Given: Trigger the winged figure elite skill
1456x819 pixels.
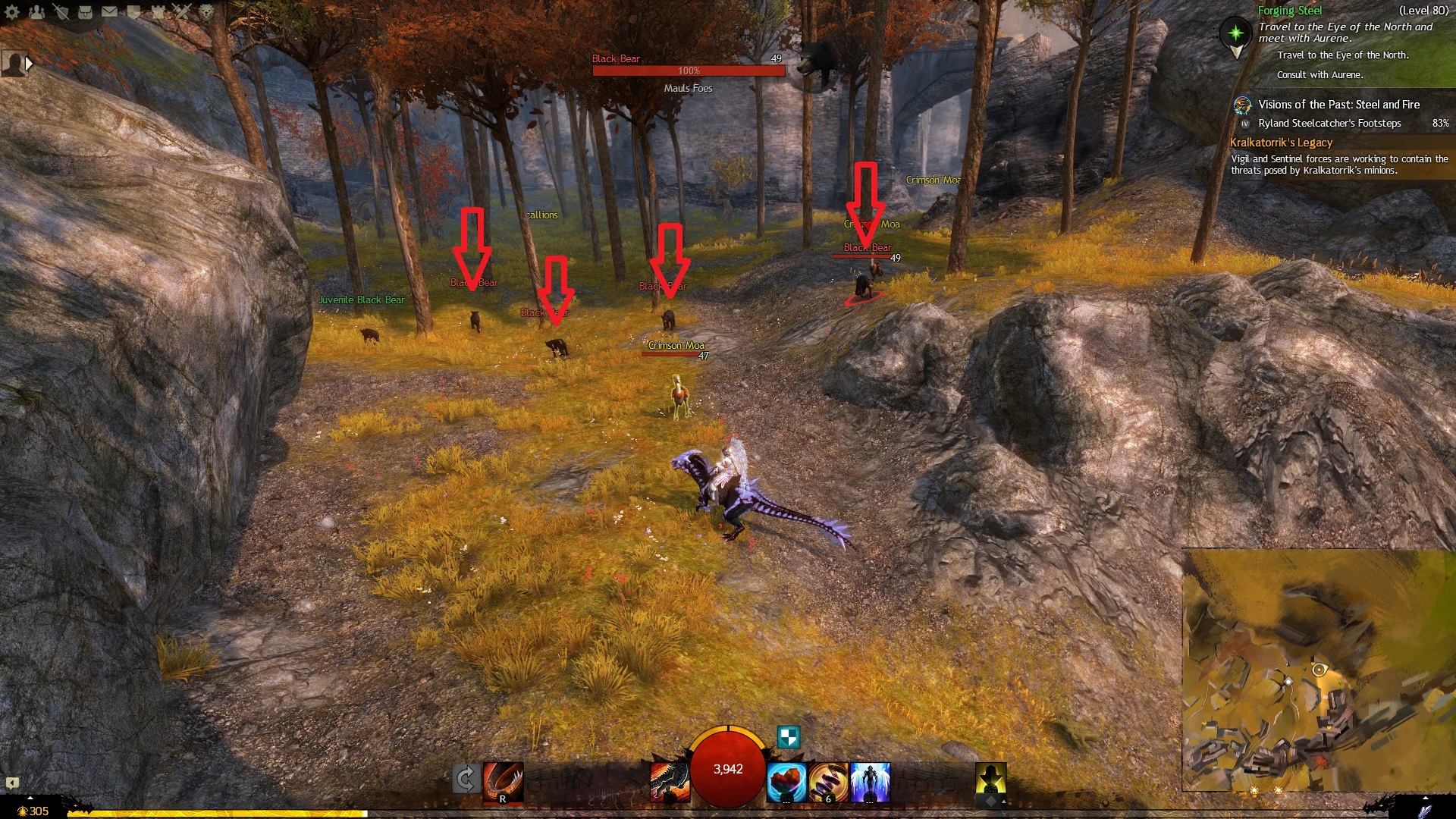Looking at the screenshot, I should (870, 783).
